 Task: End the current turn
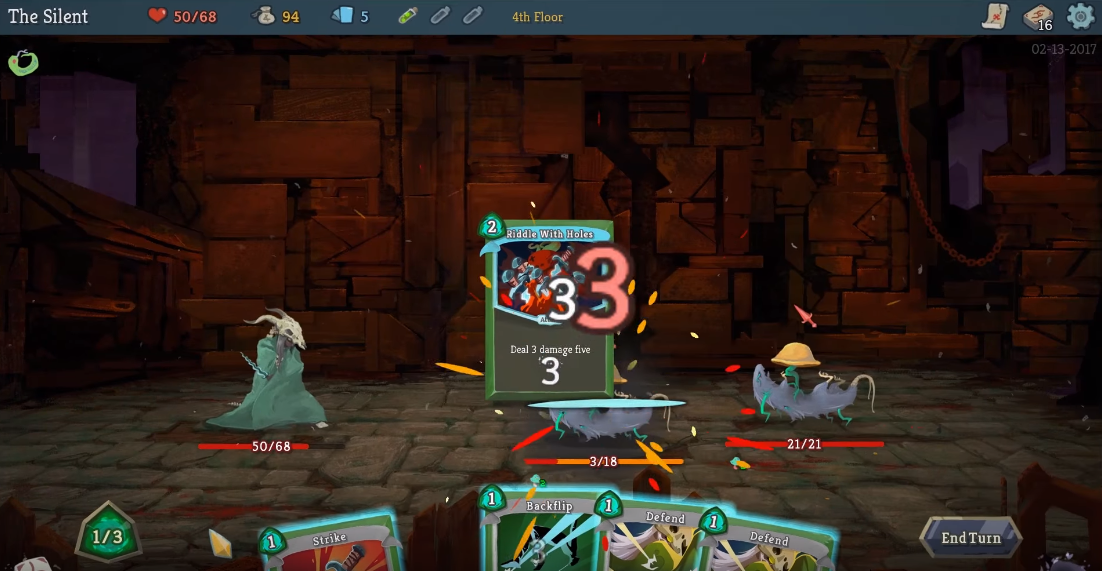(x=969, y=538)
